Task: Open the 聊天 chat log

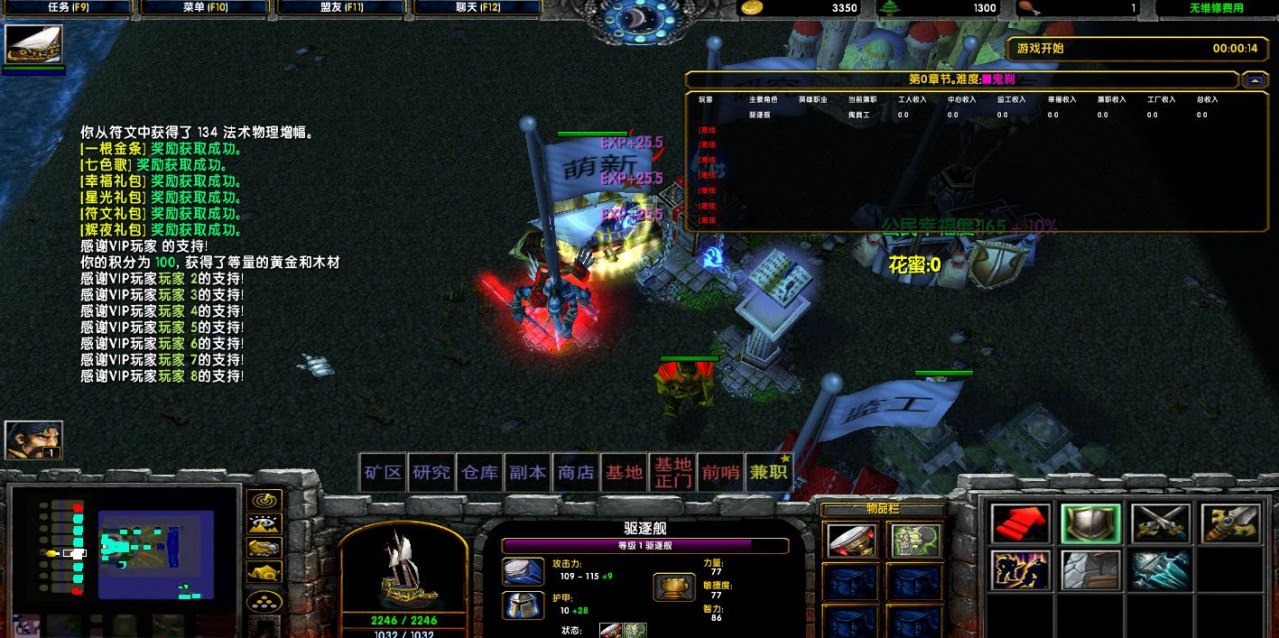Action: (x=477, y=8)
